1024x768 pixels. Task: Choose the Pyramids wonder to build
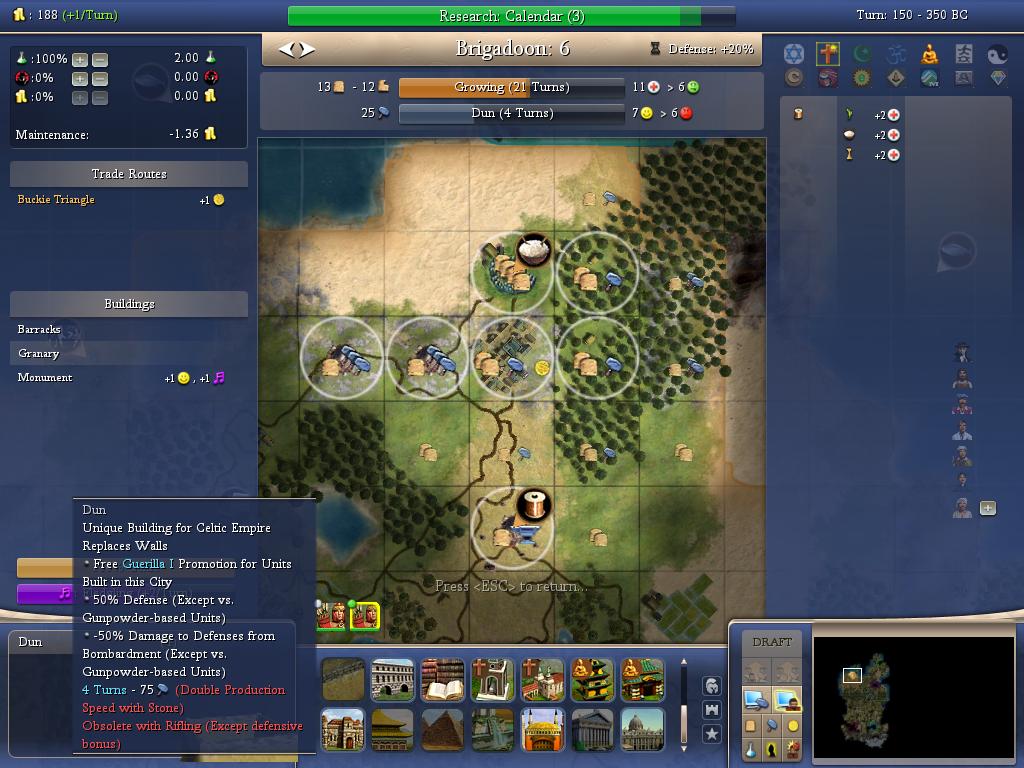(442, 730)
